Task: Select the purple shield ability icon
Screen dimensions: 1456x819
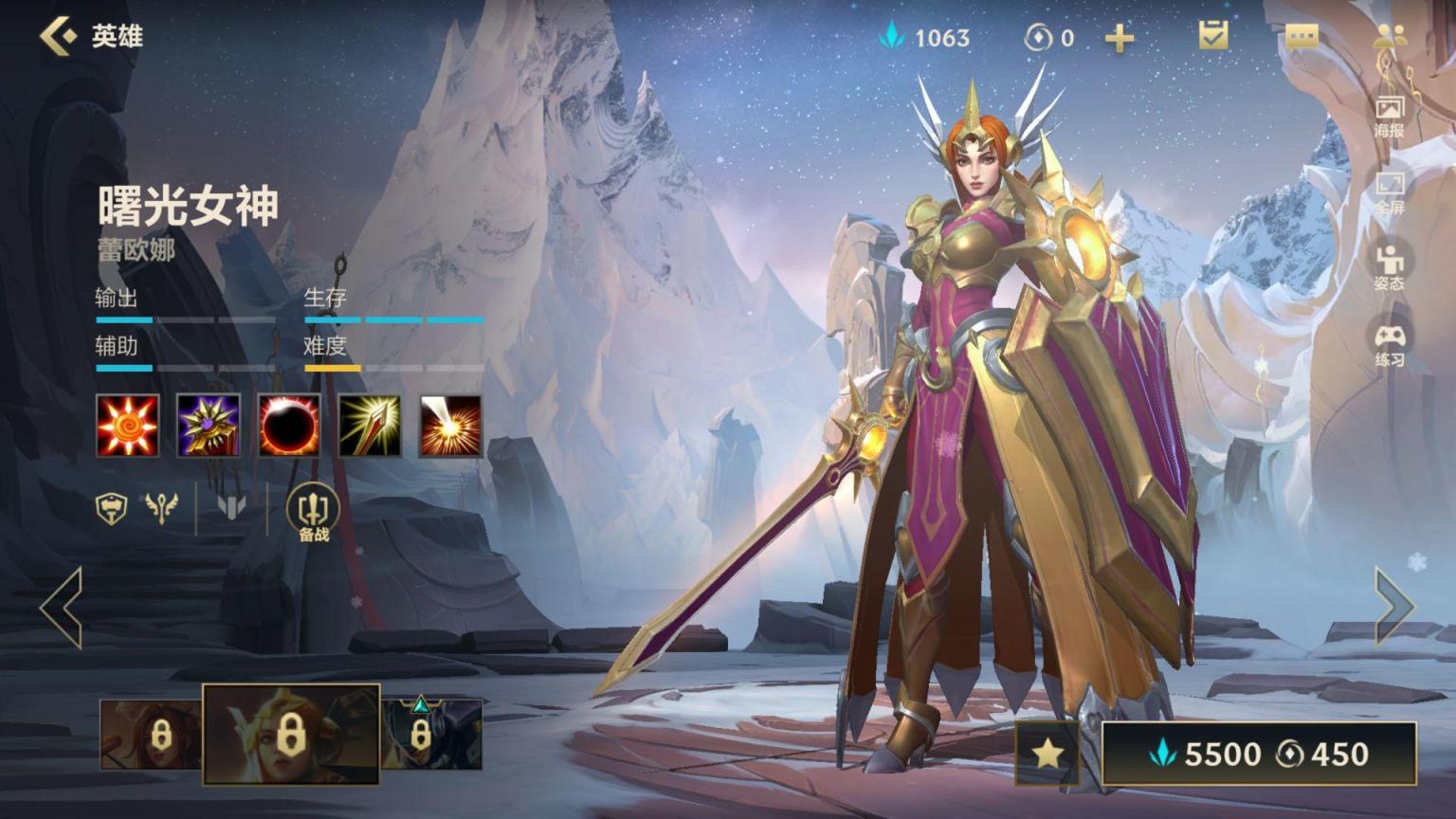Action: (209, 426)
